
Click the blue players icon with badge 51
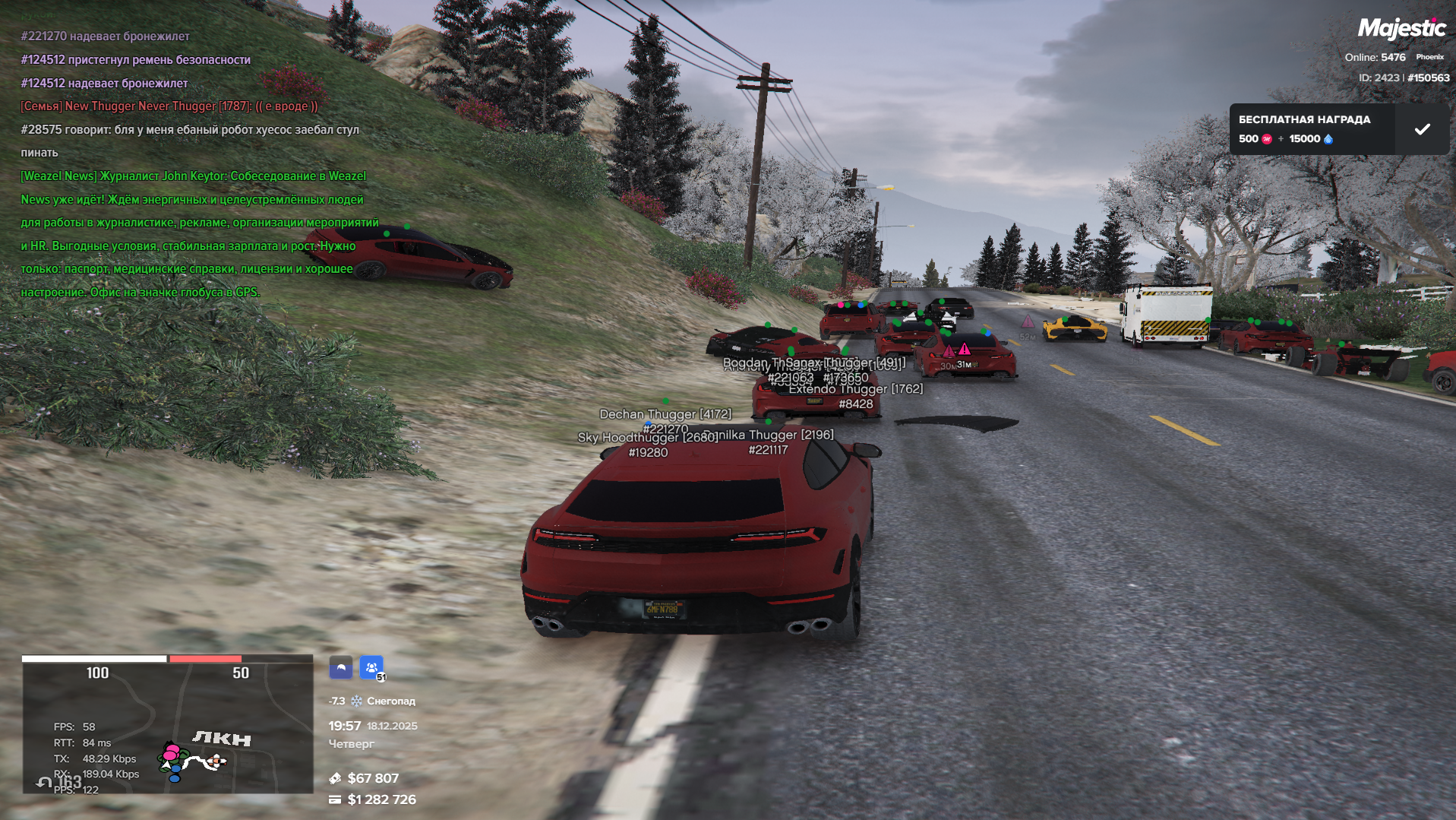tap(371, 668)
